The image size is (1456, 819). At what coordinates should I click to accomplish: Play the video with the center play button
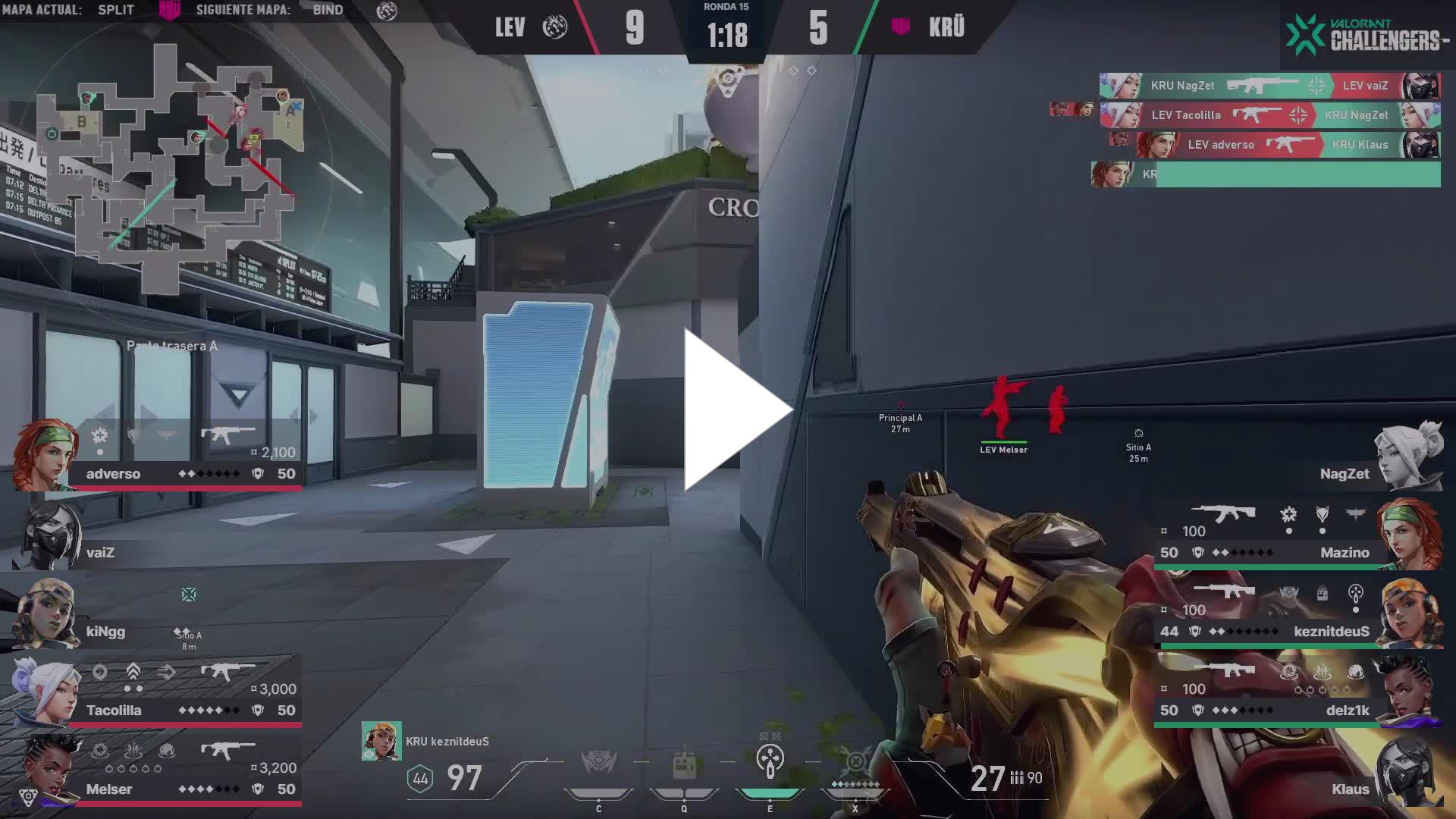tap(736, 410)
